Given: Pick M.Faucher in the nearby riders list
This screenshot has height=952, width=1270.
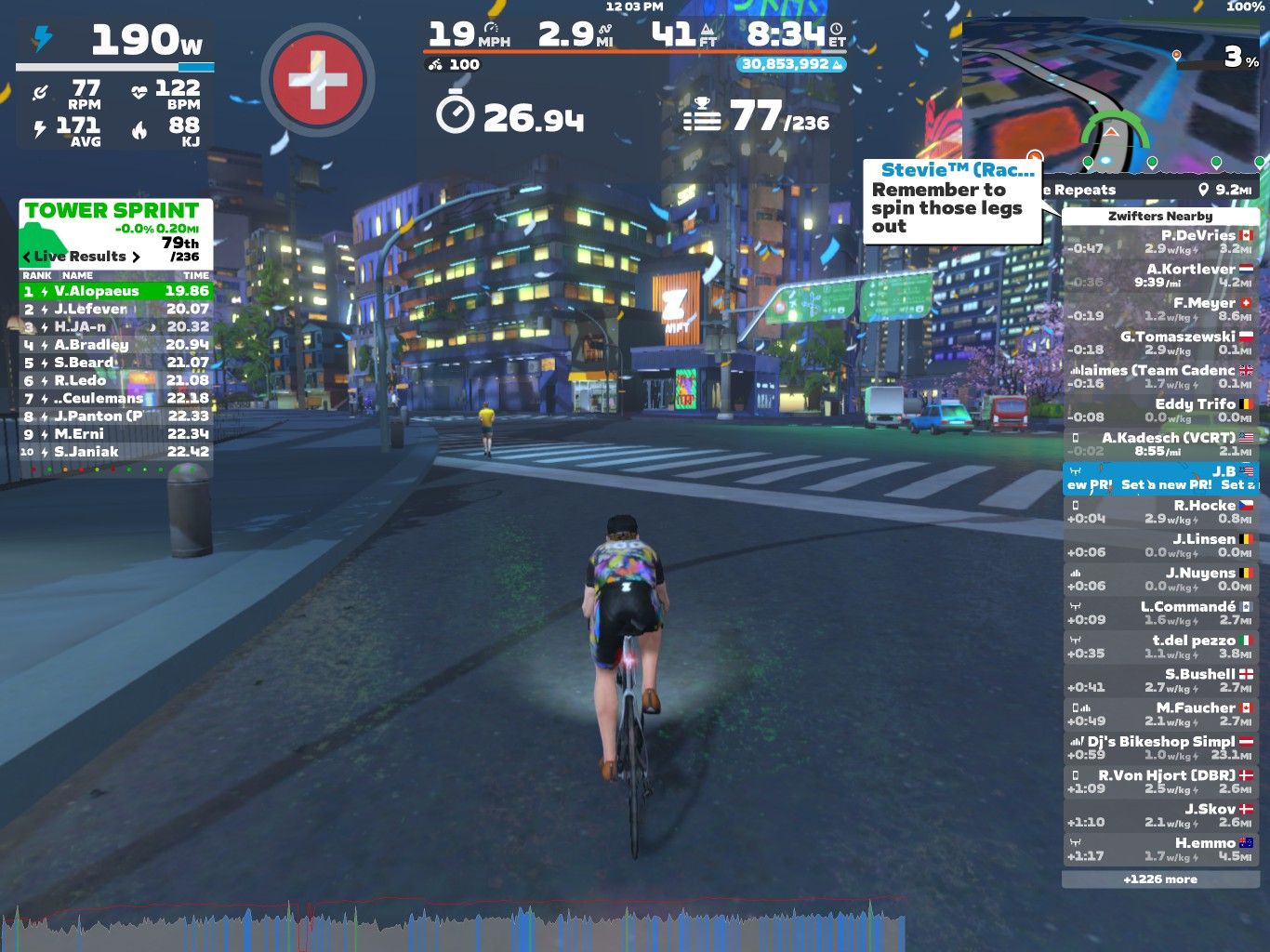Looking at the screenshot, I should 1159,714.
